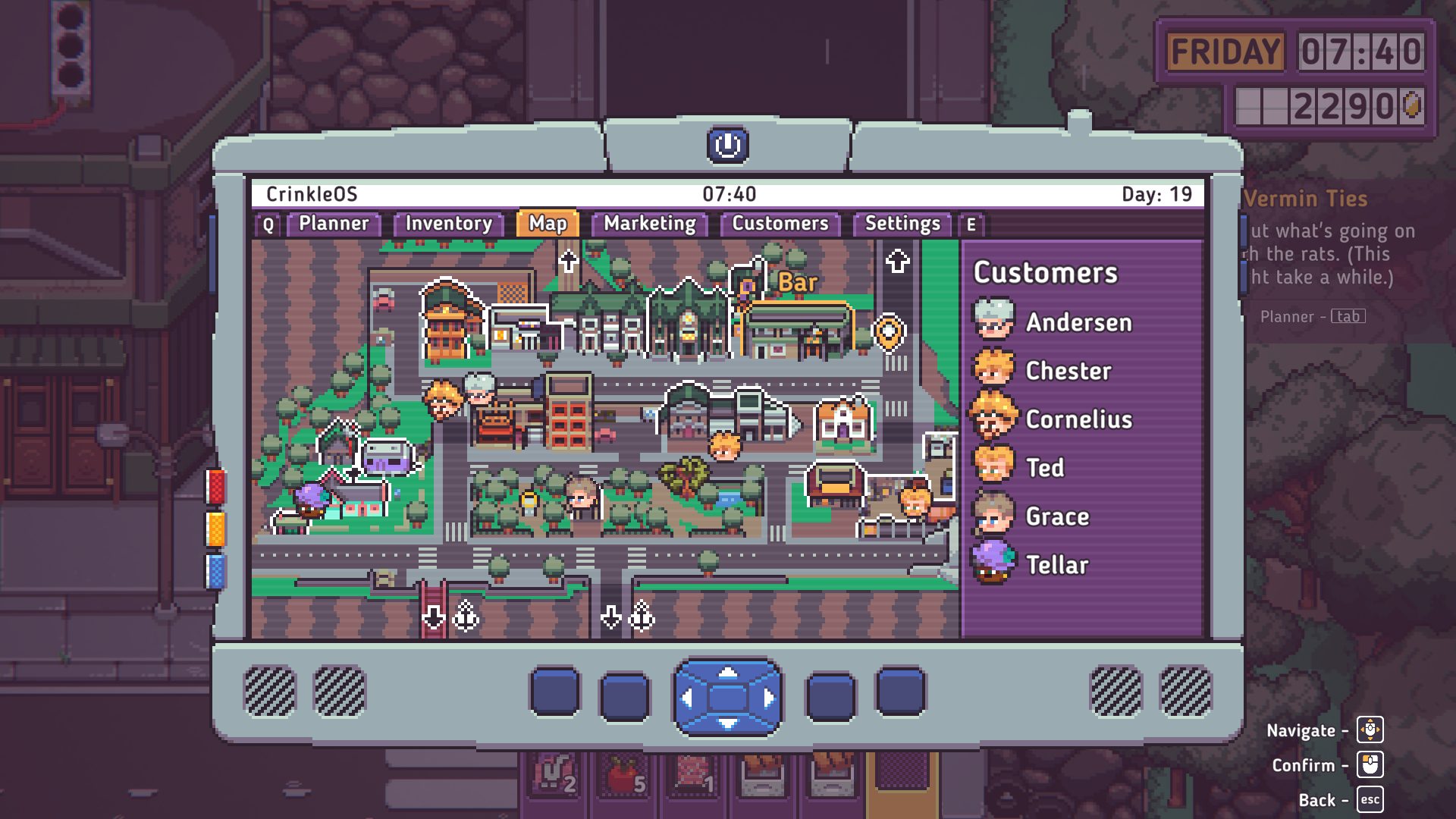Image resolution: width=1456 pixels, height=819 pixels.
Task: Click the blue directional pad on the device
Action: click(727, 697)
